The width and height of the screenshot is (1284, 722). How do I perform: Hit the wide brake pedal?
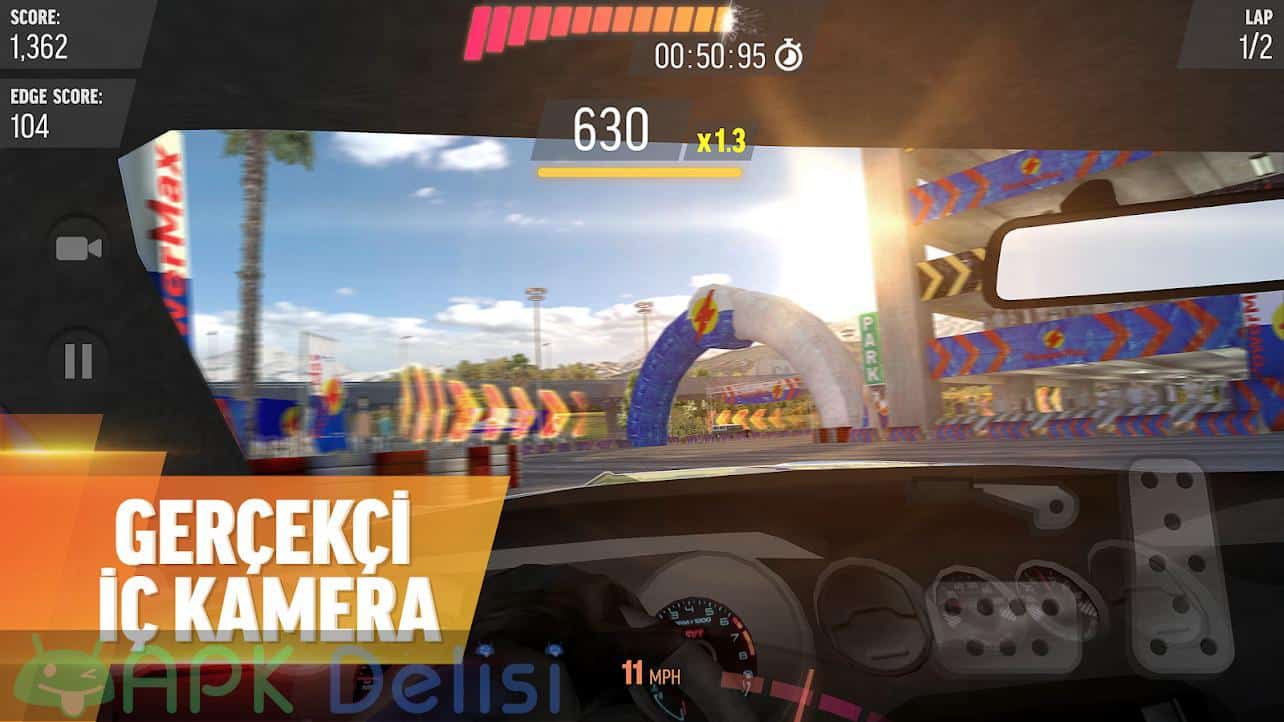(1004, 617)
